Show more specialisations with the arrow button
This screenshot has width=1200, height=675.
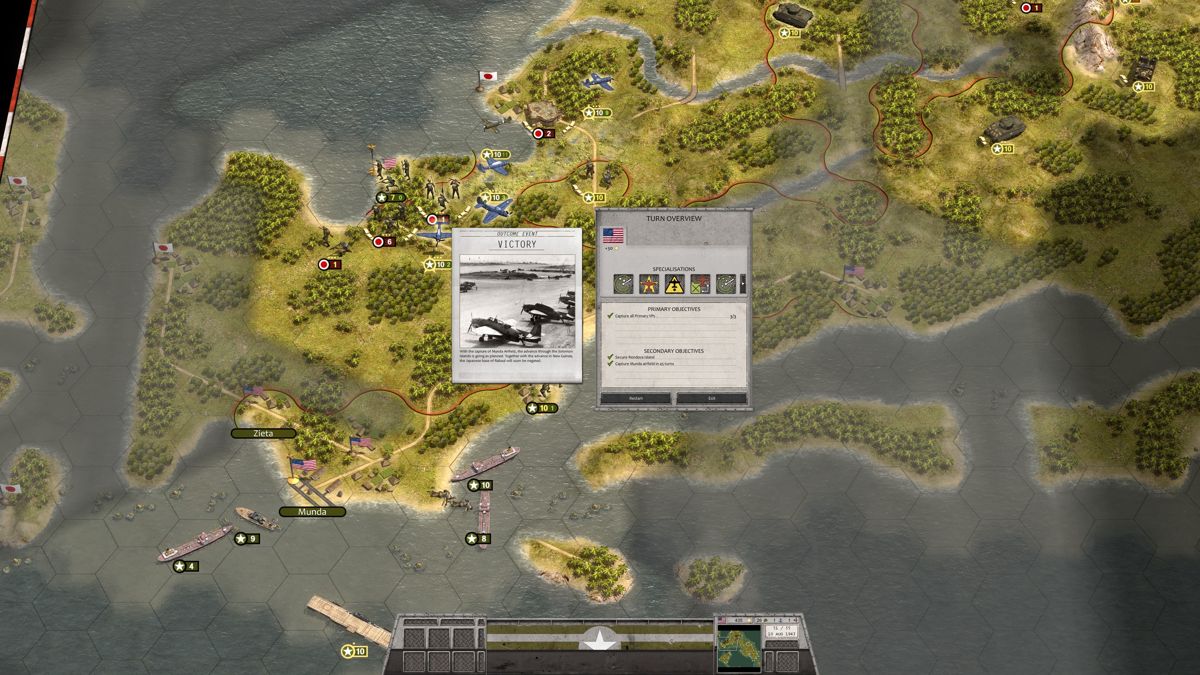pos(743,284)
